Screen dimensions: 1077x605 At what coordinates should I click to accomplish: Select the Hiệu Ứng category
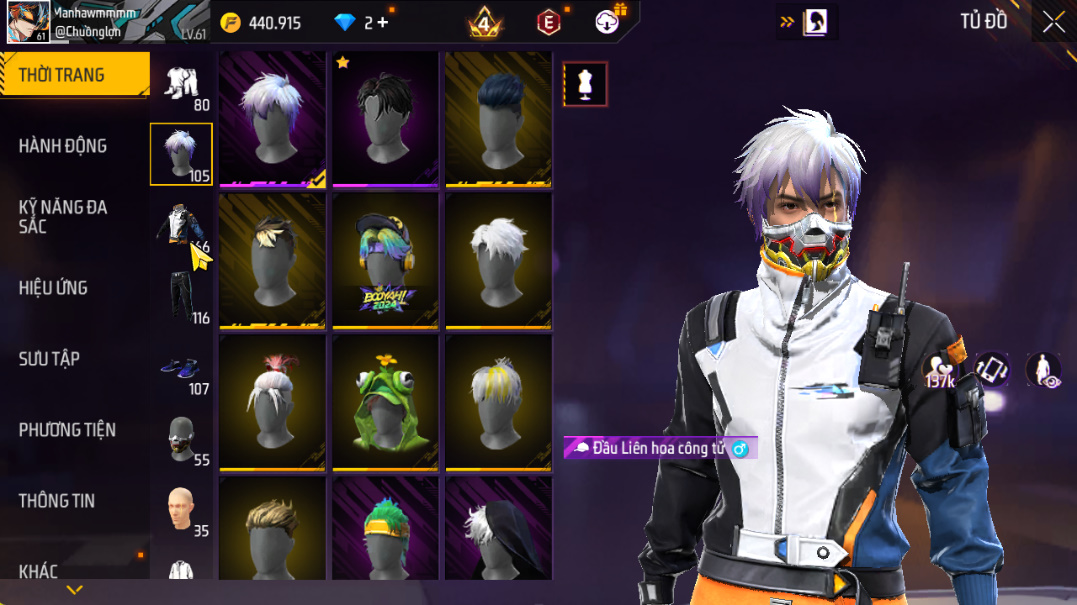point(53,288)
